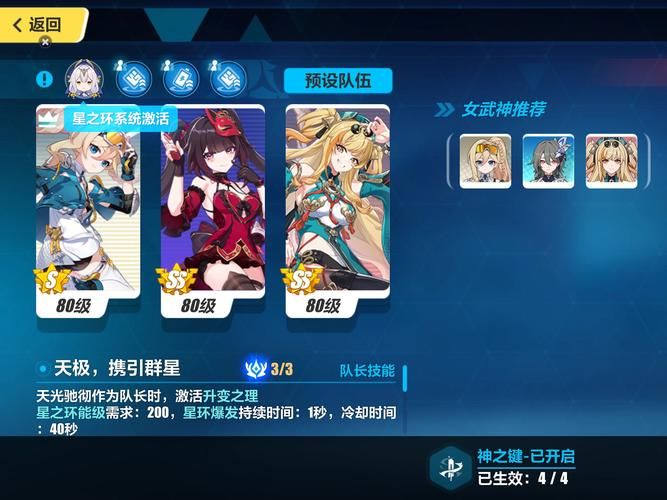Select recommended valkyrie with yellow goggles
667x500 pixels.
tap(485, 161)
